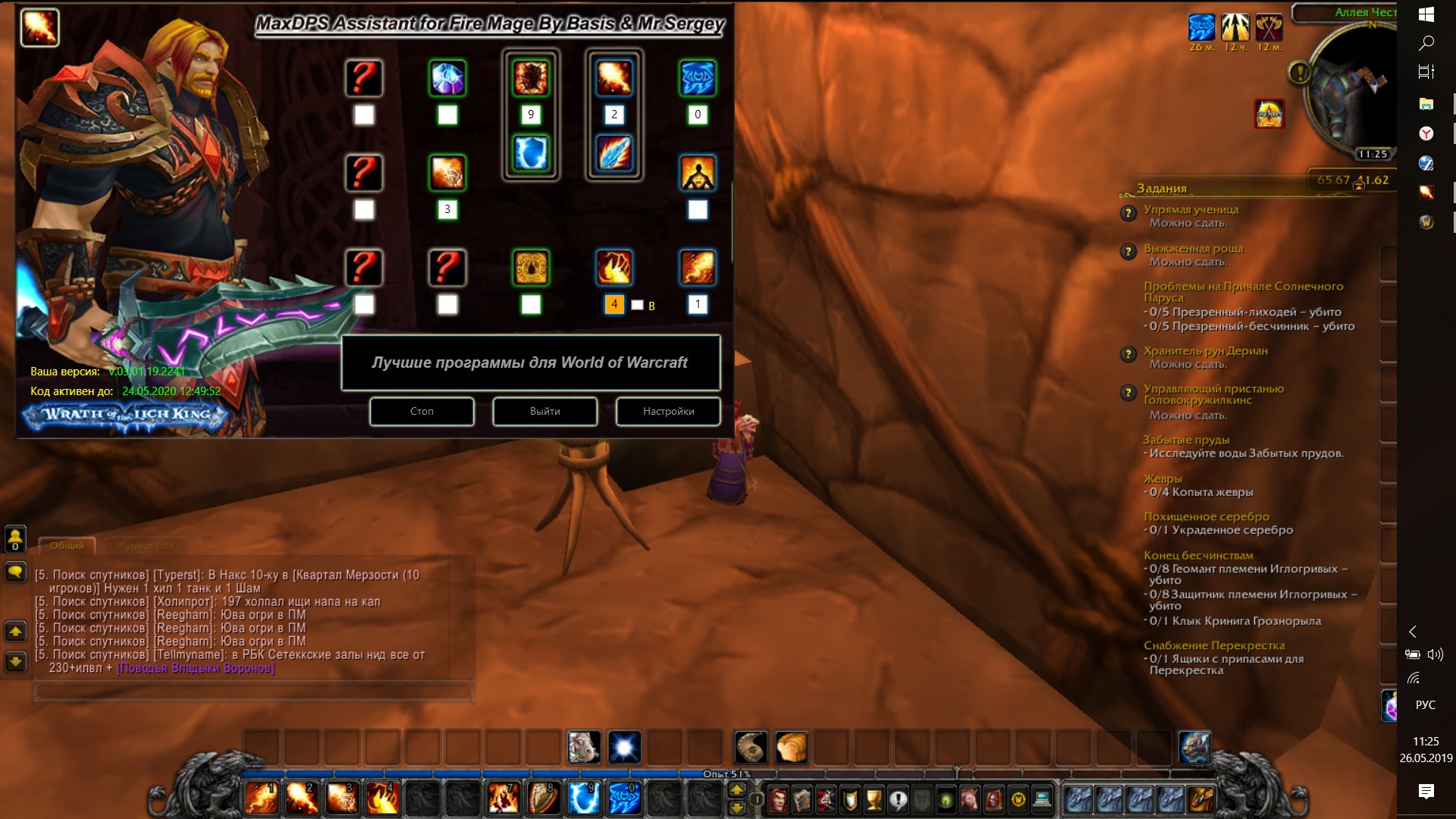
Task: Toggle the small checkbox labeled B
Action: tap(637, 305)
